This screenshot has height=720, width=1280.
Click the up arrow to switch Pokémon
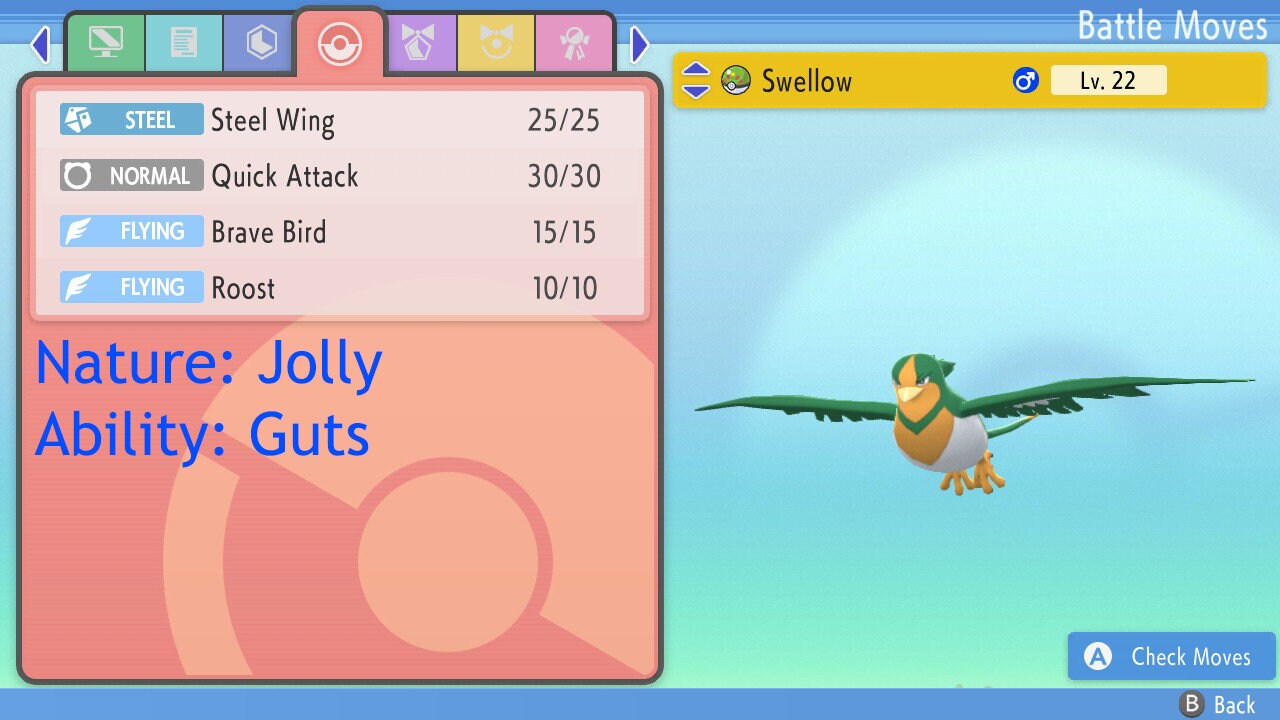click(695, 71)
